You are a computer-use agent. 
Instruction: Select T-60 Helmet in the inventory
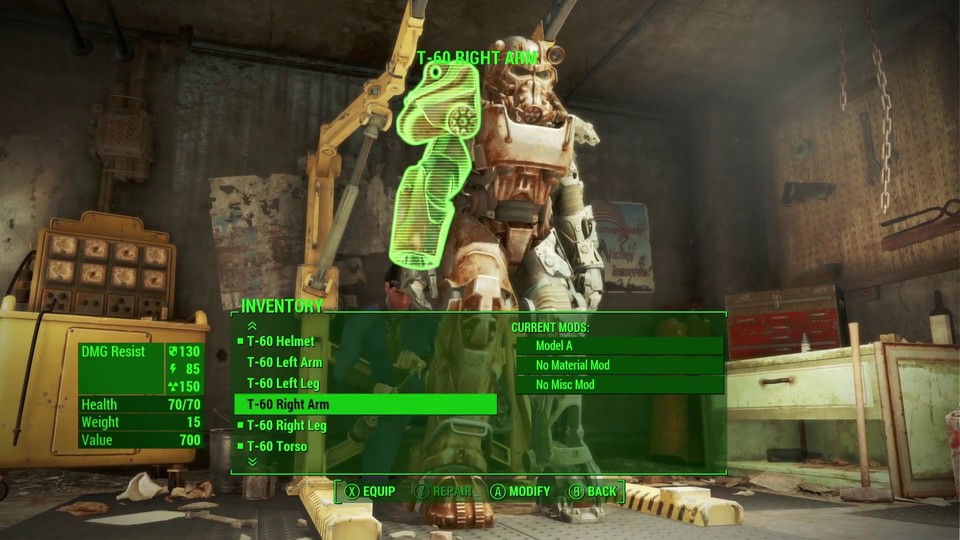coord(281,342)
